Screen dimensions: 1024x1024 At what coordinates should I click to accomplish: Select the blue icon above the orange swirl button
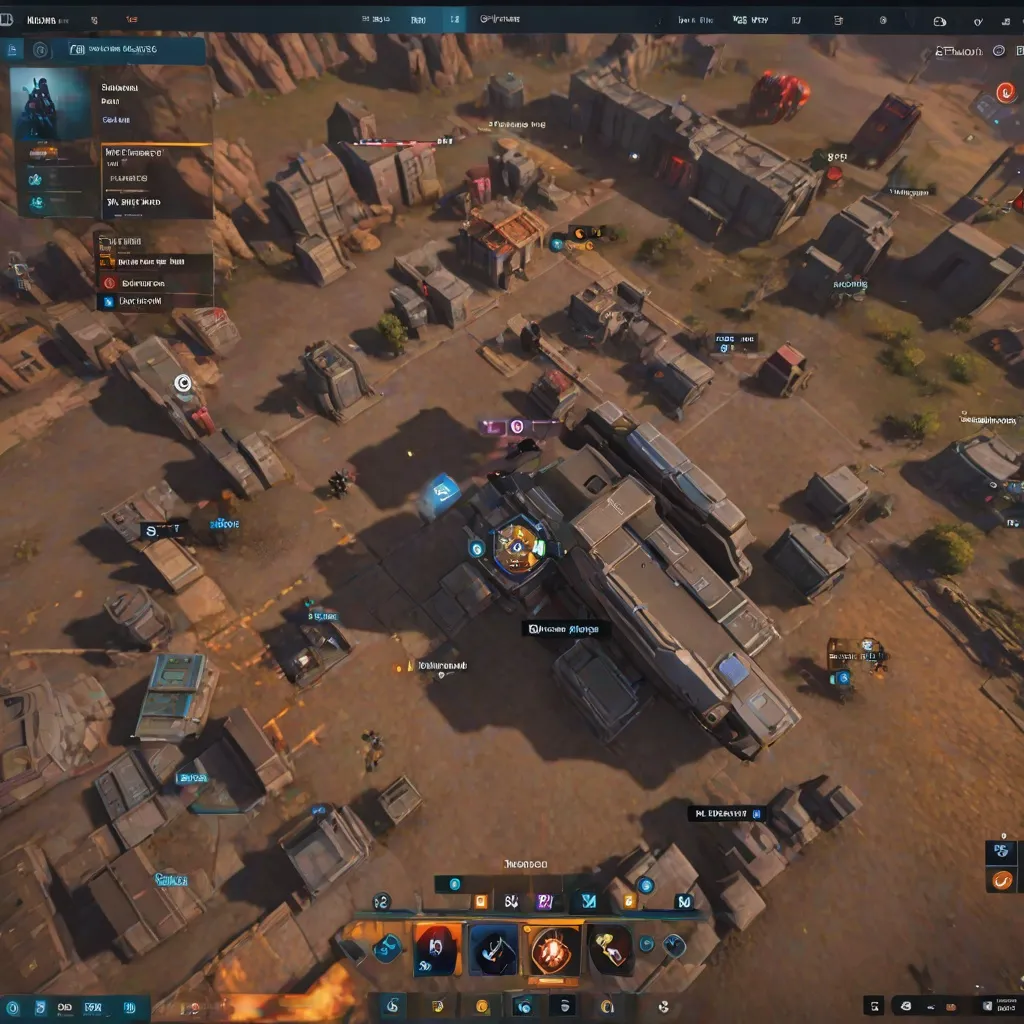pos(1000,852)
